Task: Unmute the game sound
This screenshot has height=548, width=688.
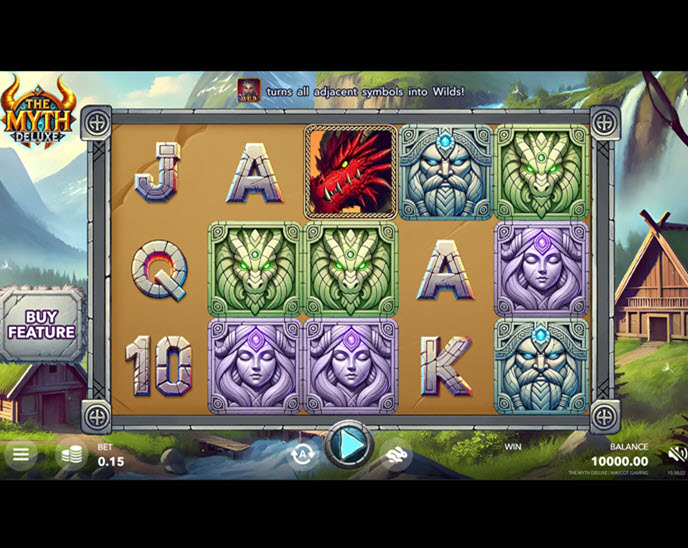Action: (677, 454)
